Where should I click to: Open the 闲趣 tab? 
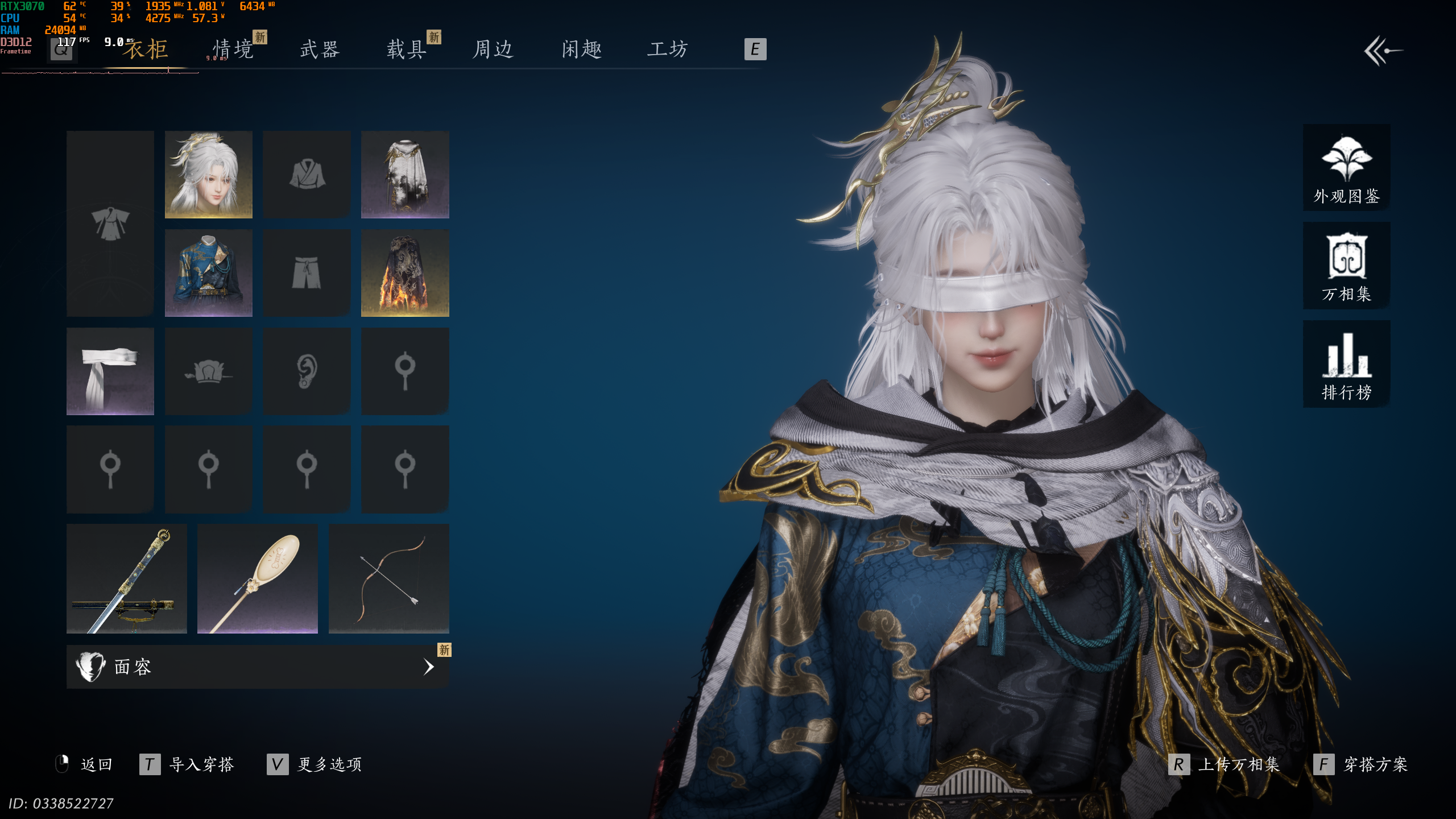tap(581, 49)
